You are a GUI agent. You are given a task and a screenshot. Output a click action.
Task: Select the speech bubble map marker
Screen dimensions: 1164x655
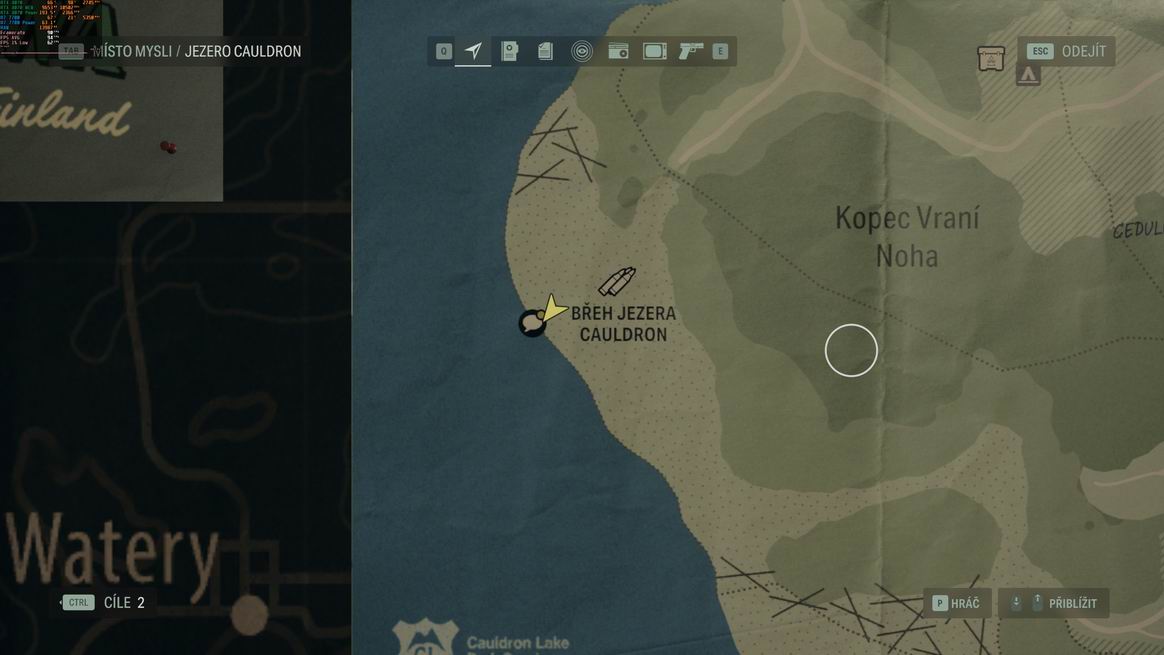click(531, 324)
